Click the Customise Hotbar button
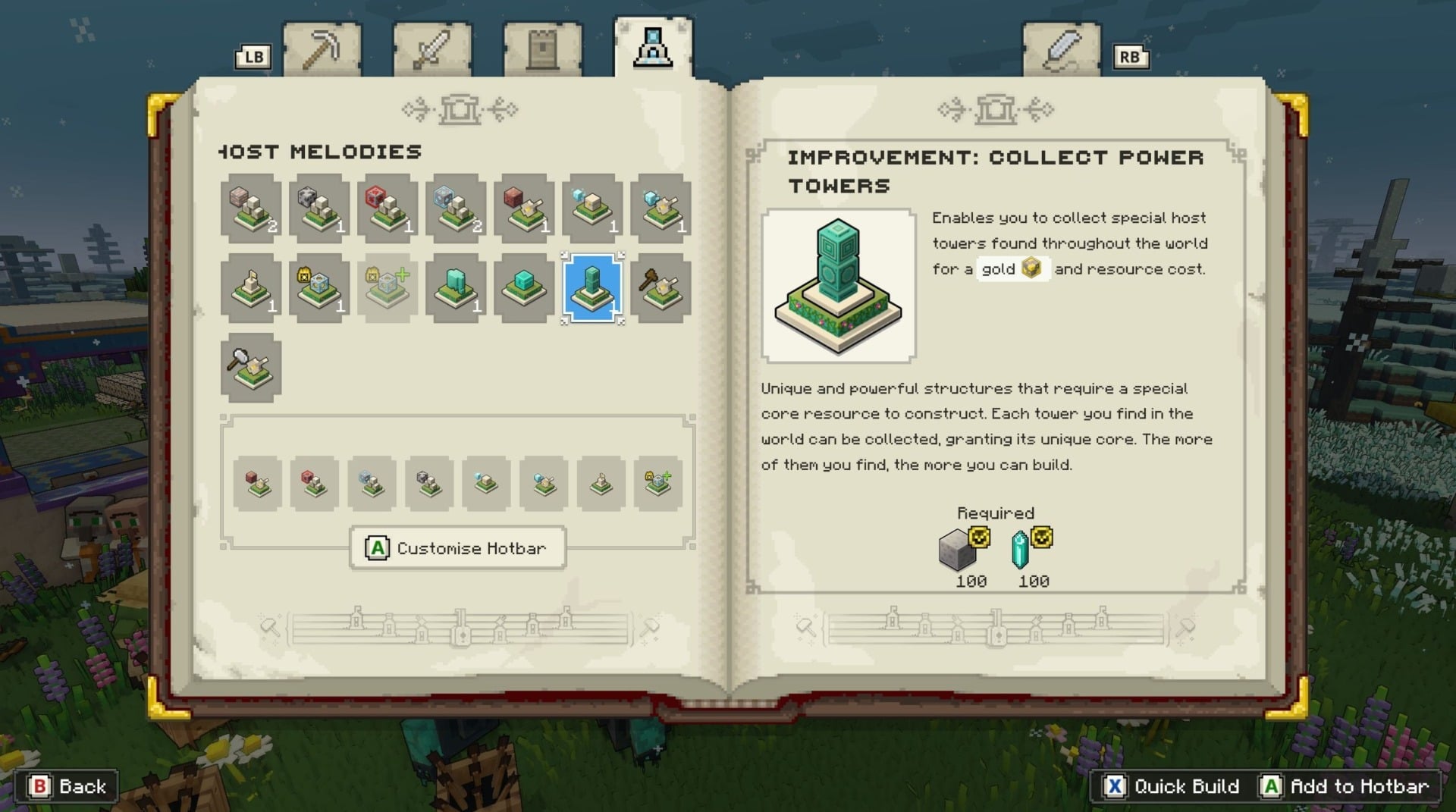 click(x=457, y=547)
